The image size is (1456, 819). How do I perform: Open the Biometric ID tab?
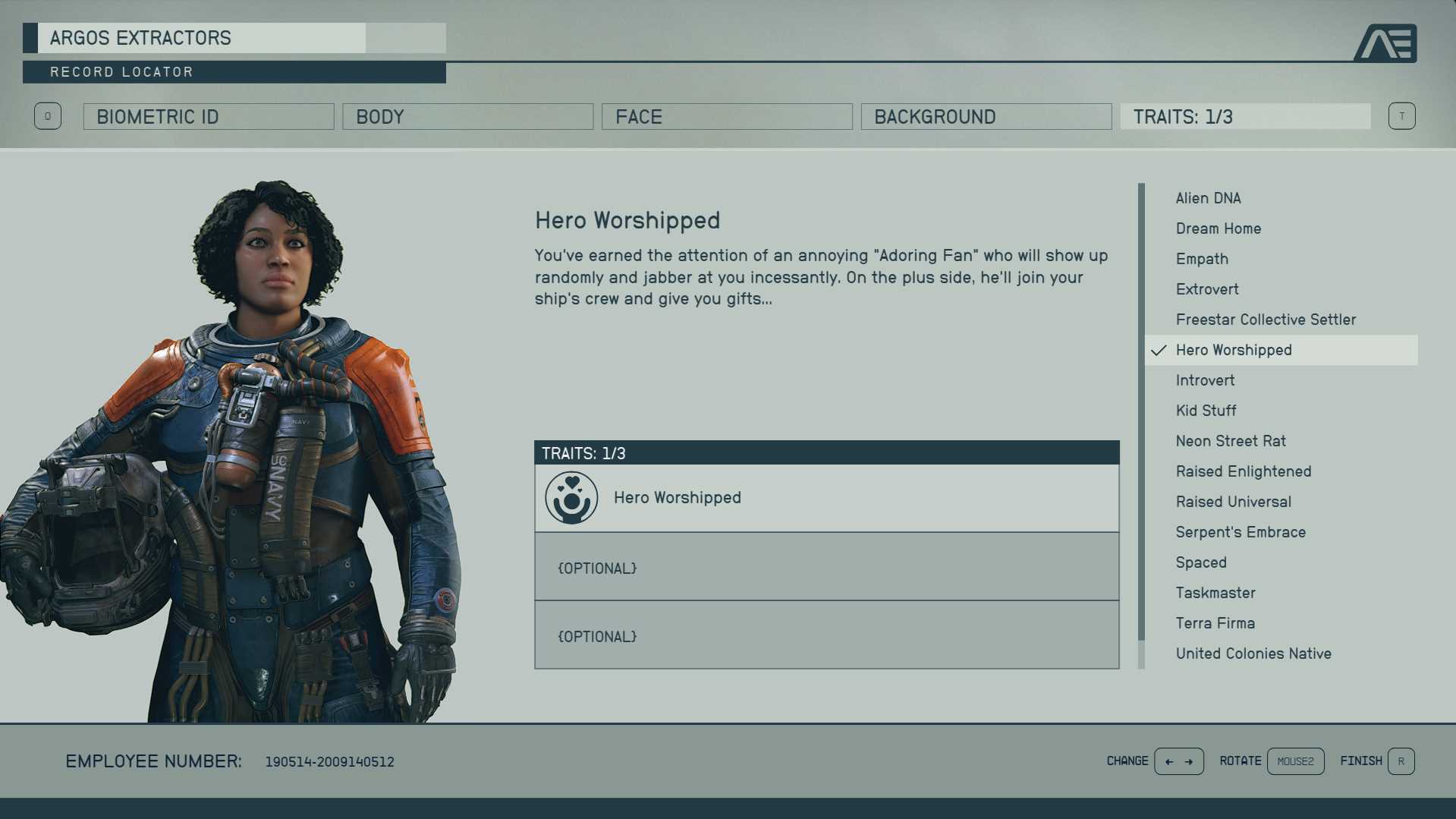pos(208,117)
